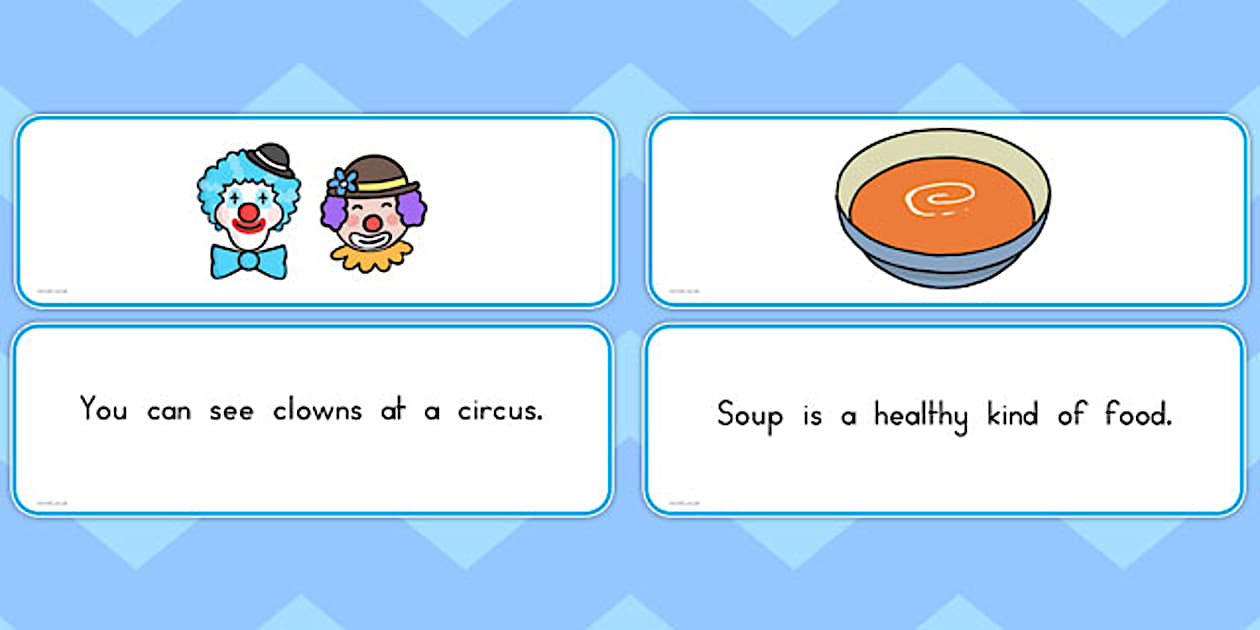Choose the 'Soup is a healthy' sentence card
1260x630 pixels.
tap(944, 419)
